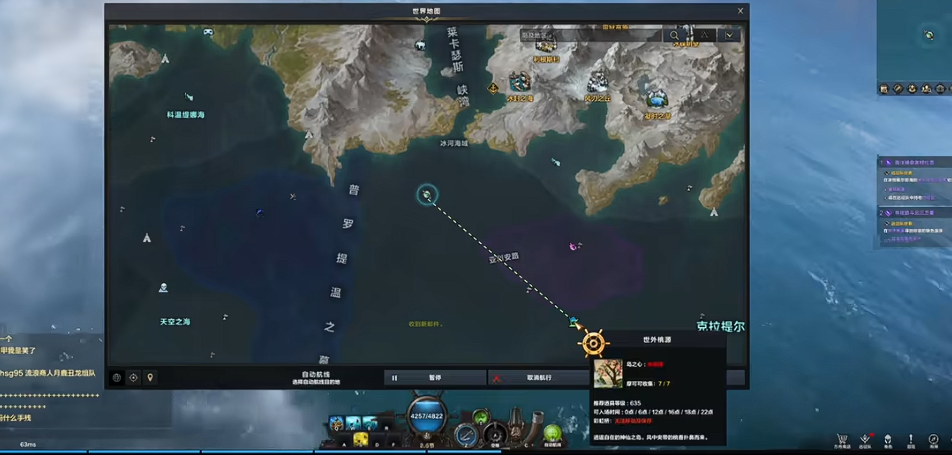952x455 pixels.
Task: Click the map search magnifier button
Action: pyautogui.click(x=675, y=35)
